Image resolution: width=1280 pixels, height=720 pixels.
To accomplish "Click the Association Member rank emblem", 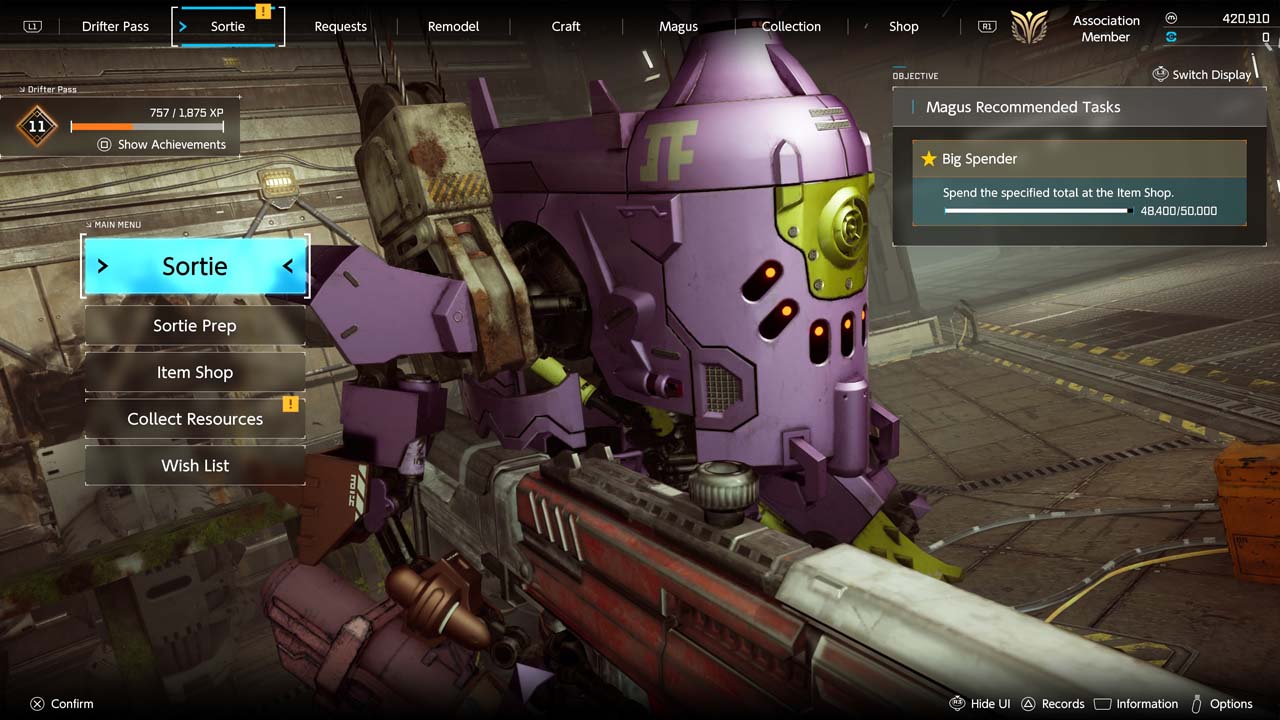I will [1029, 27].
